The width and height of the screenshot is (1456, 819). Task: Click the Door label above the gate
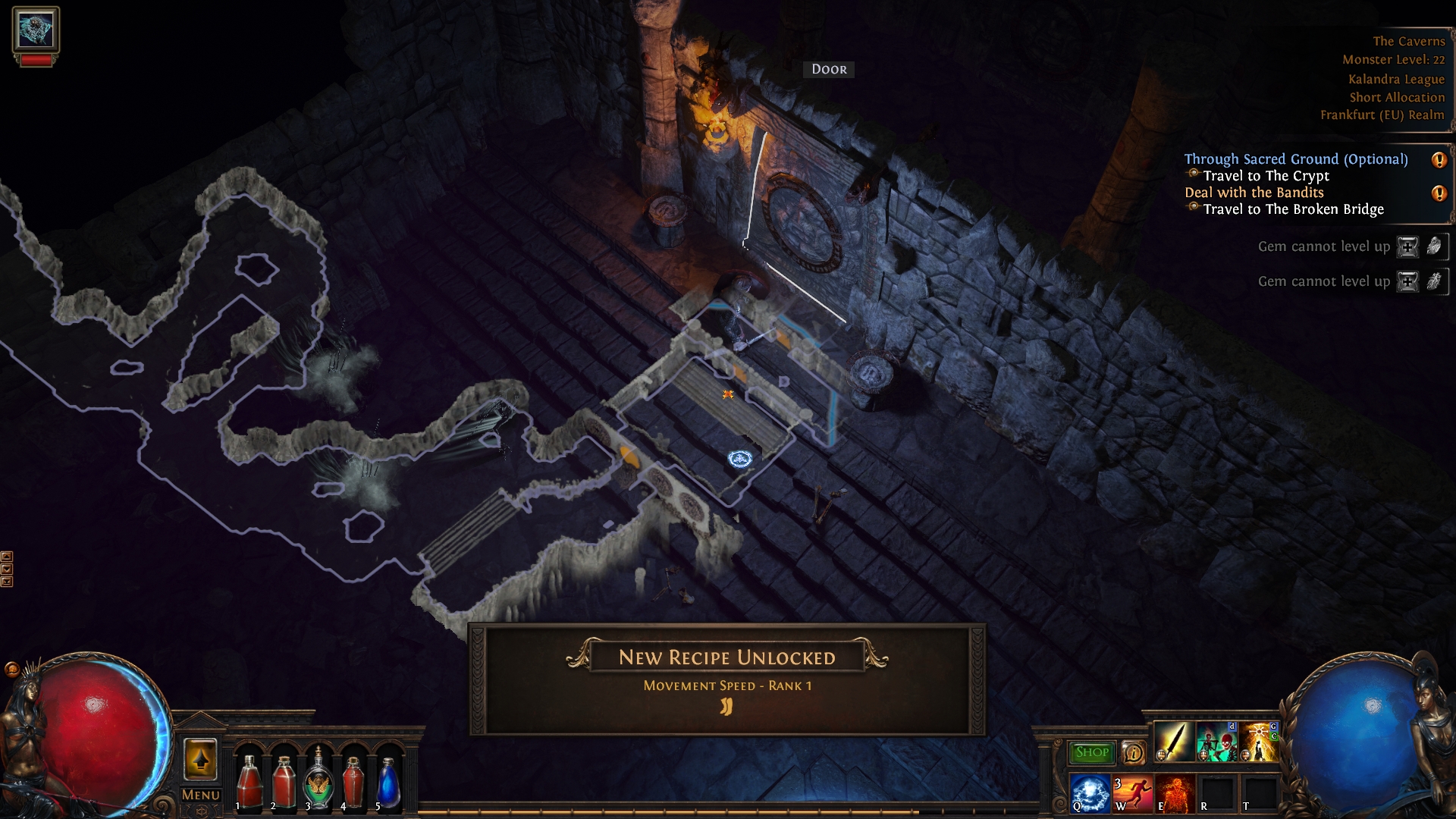(828, 69)
